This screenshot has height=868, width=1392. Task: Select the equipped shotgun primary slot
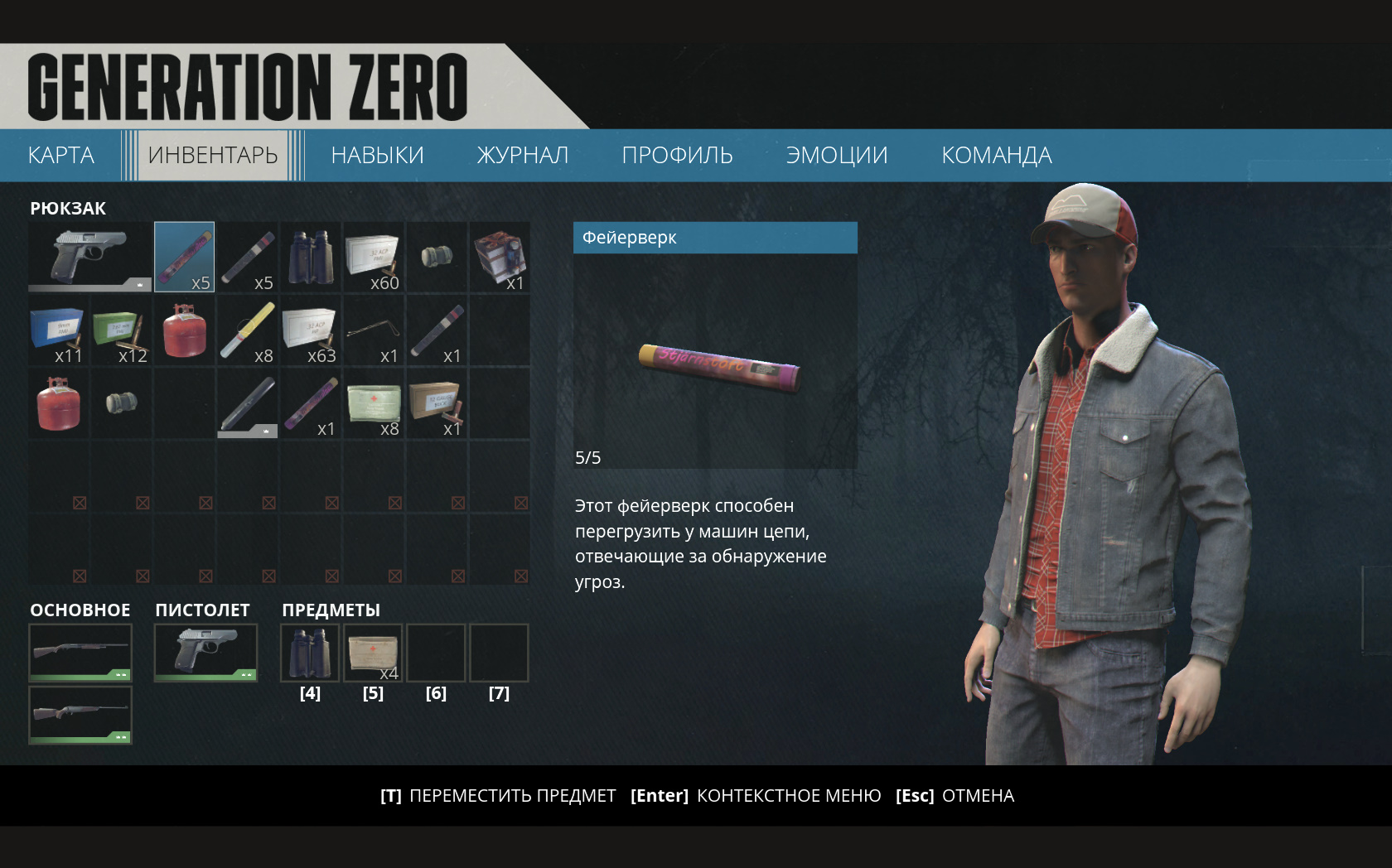click(80, 653)
